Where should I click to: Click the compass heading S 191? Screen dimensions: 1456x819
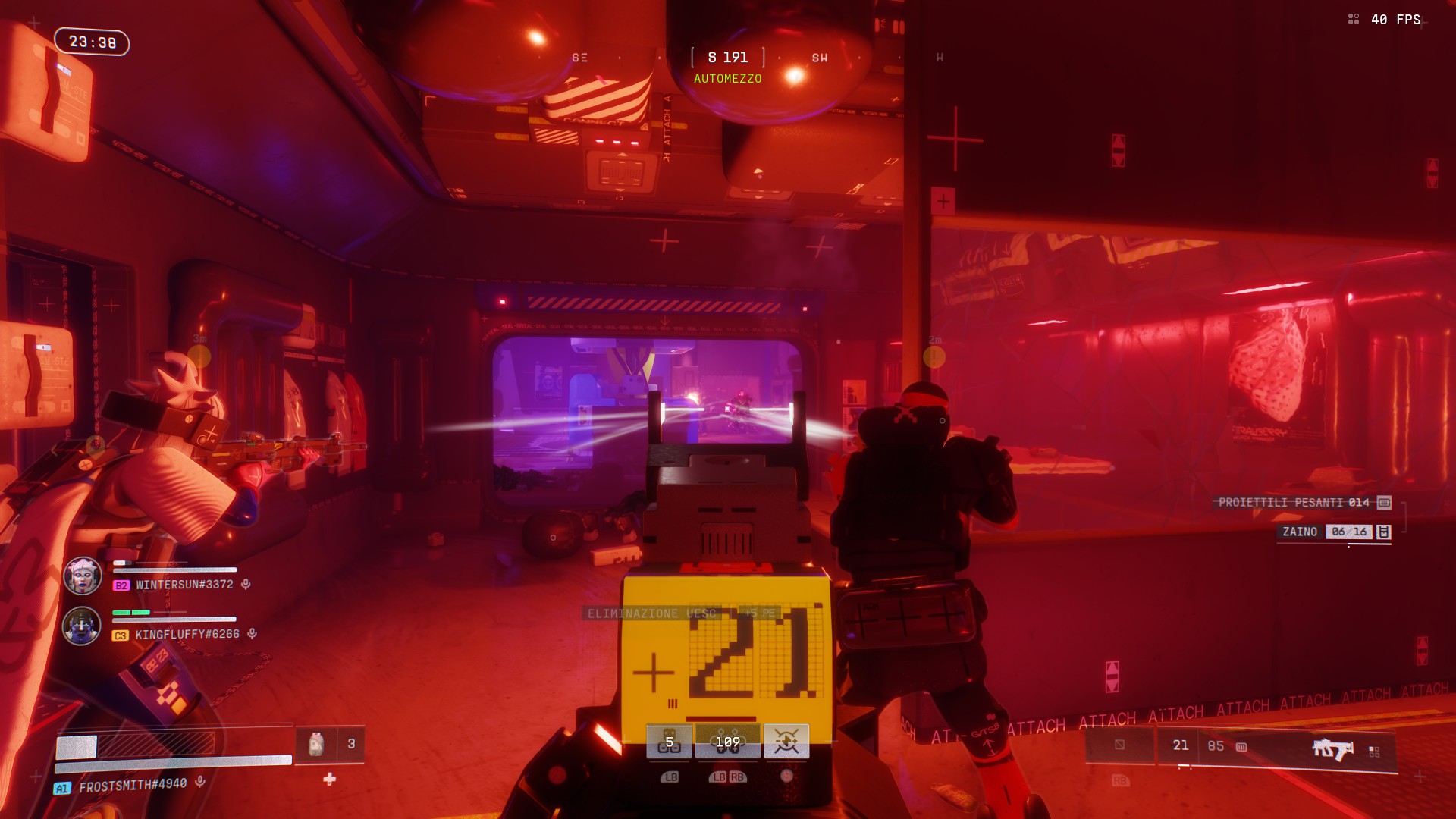pos(727,58)
